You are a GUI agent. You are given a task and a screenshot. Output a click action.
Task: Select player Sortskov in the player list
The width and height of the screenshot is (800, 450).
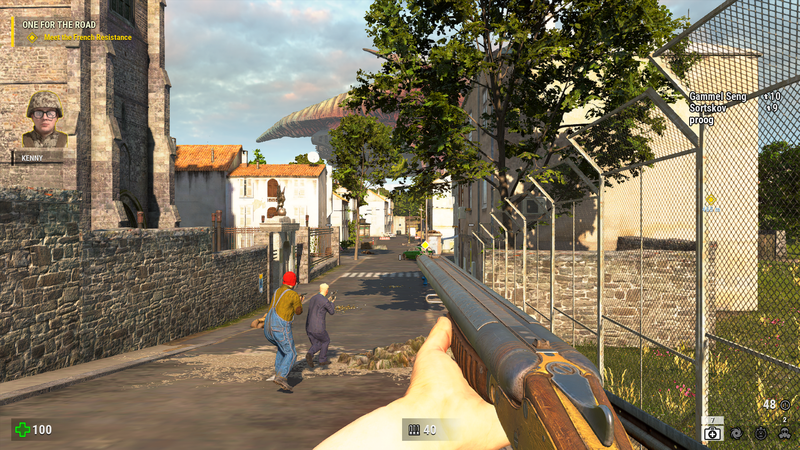tap(710, 107)
